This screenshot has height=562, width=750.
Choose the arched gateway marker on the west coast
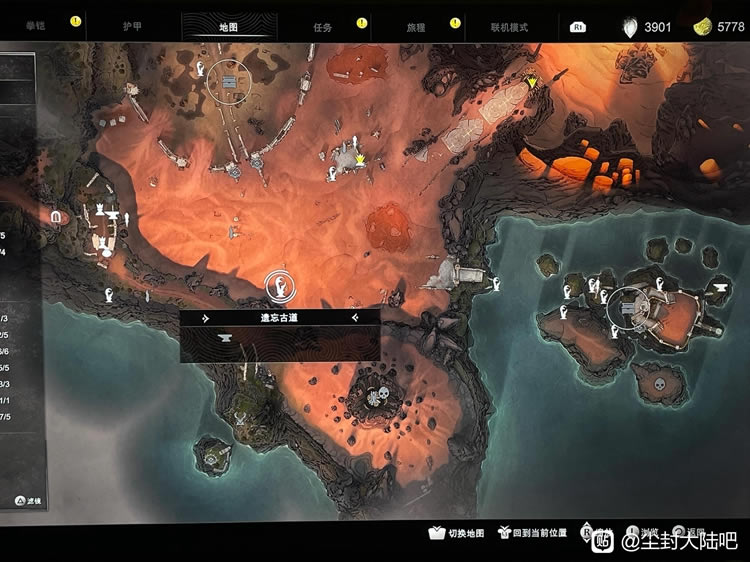tap(56, 216)
